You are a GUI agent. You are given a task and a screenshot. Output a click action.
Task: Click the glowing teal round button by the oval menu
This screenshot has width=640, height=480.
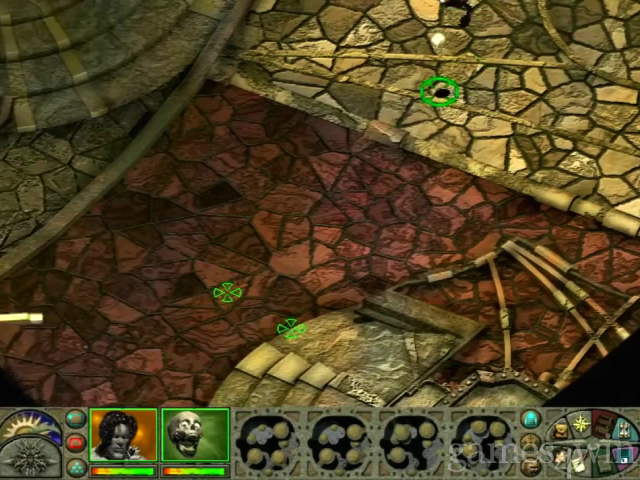(x=531, y=420)
